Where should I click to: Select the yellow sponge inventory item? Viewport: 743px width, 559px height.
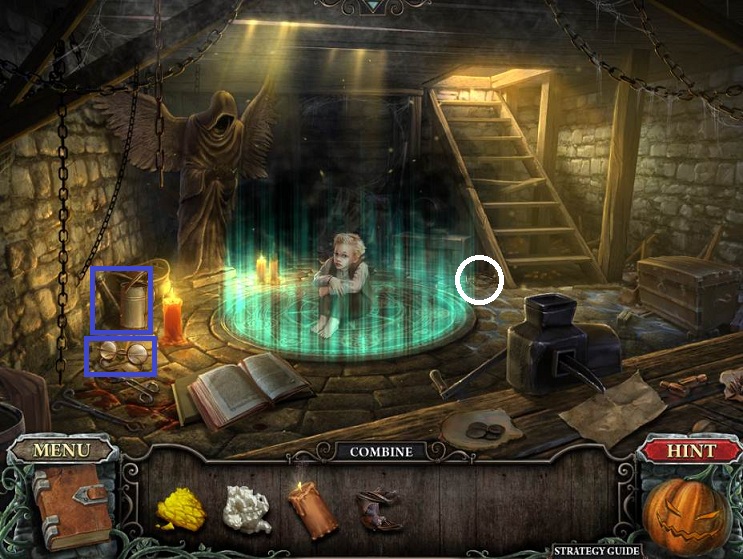click(x=181, y=509)
